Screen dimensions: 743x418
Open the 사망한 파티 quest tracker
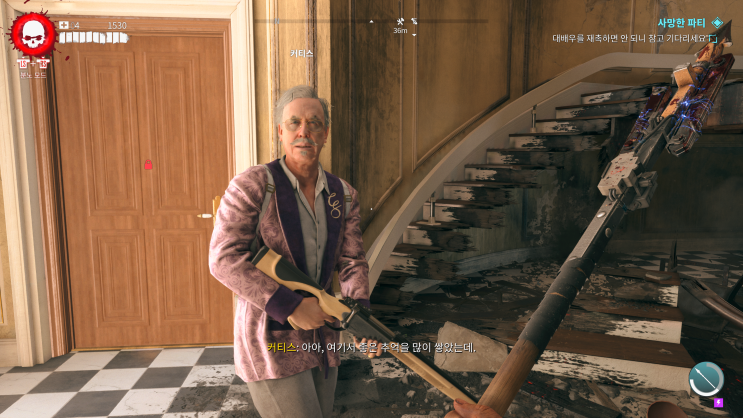[x=683, y=22]
